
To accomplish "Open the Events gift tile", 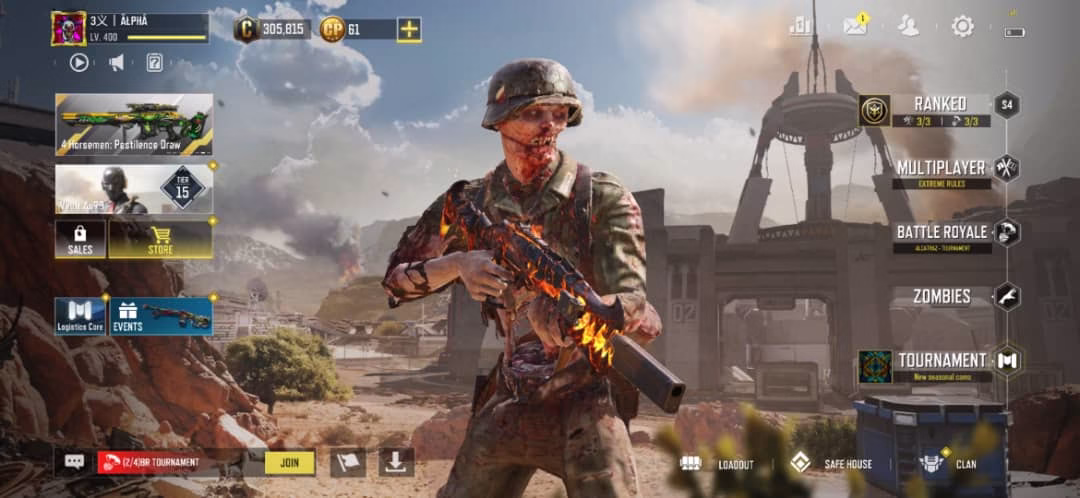I will click(160, 315).
